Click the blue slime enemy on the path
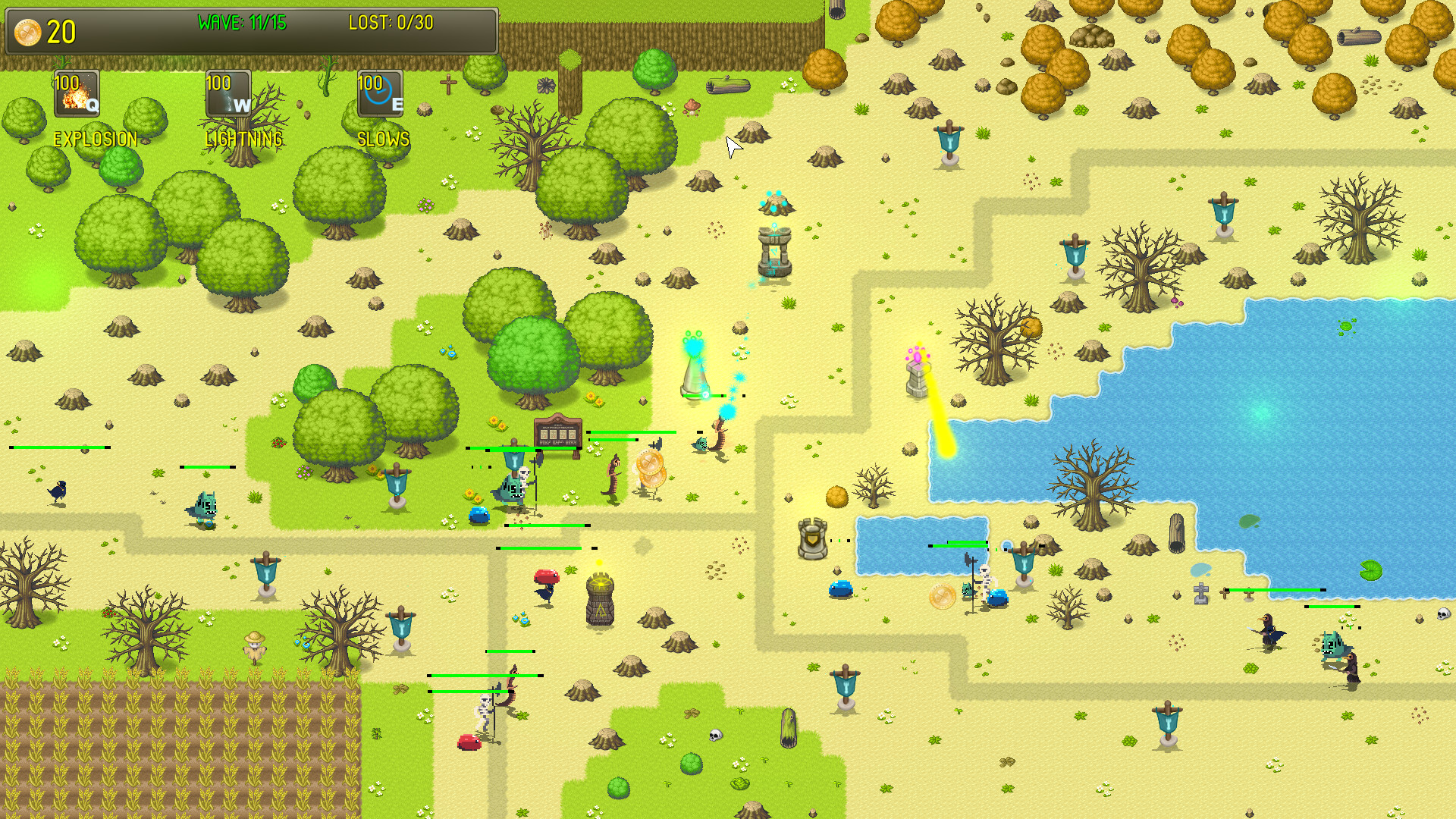Screen dimensions: 1456x819 coord(481,514)
